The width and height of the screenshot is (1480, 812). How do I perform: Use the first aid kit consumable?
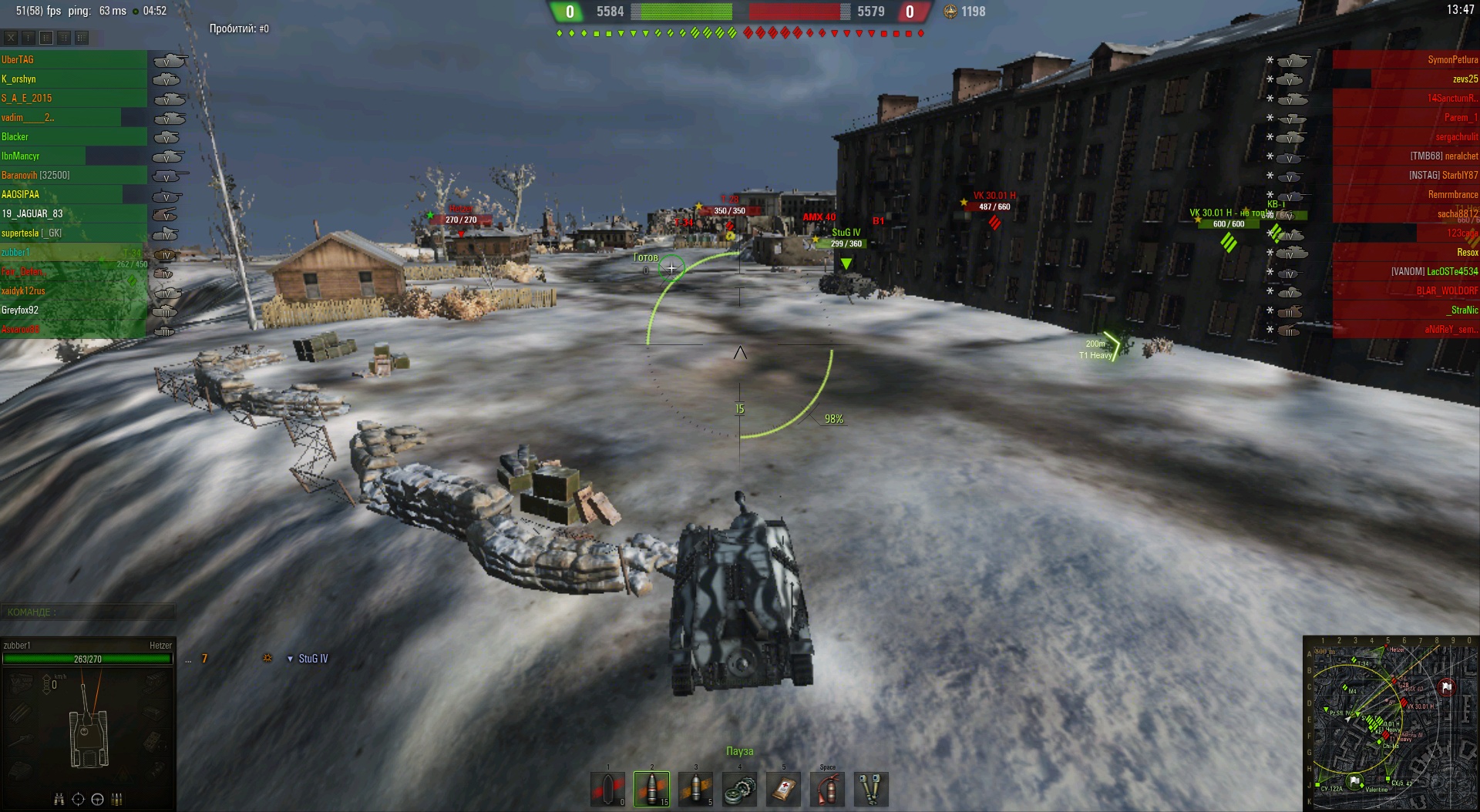click(x=783, y=788)
